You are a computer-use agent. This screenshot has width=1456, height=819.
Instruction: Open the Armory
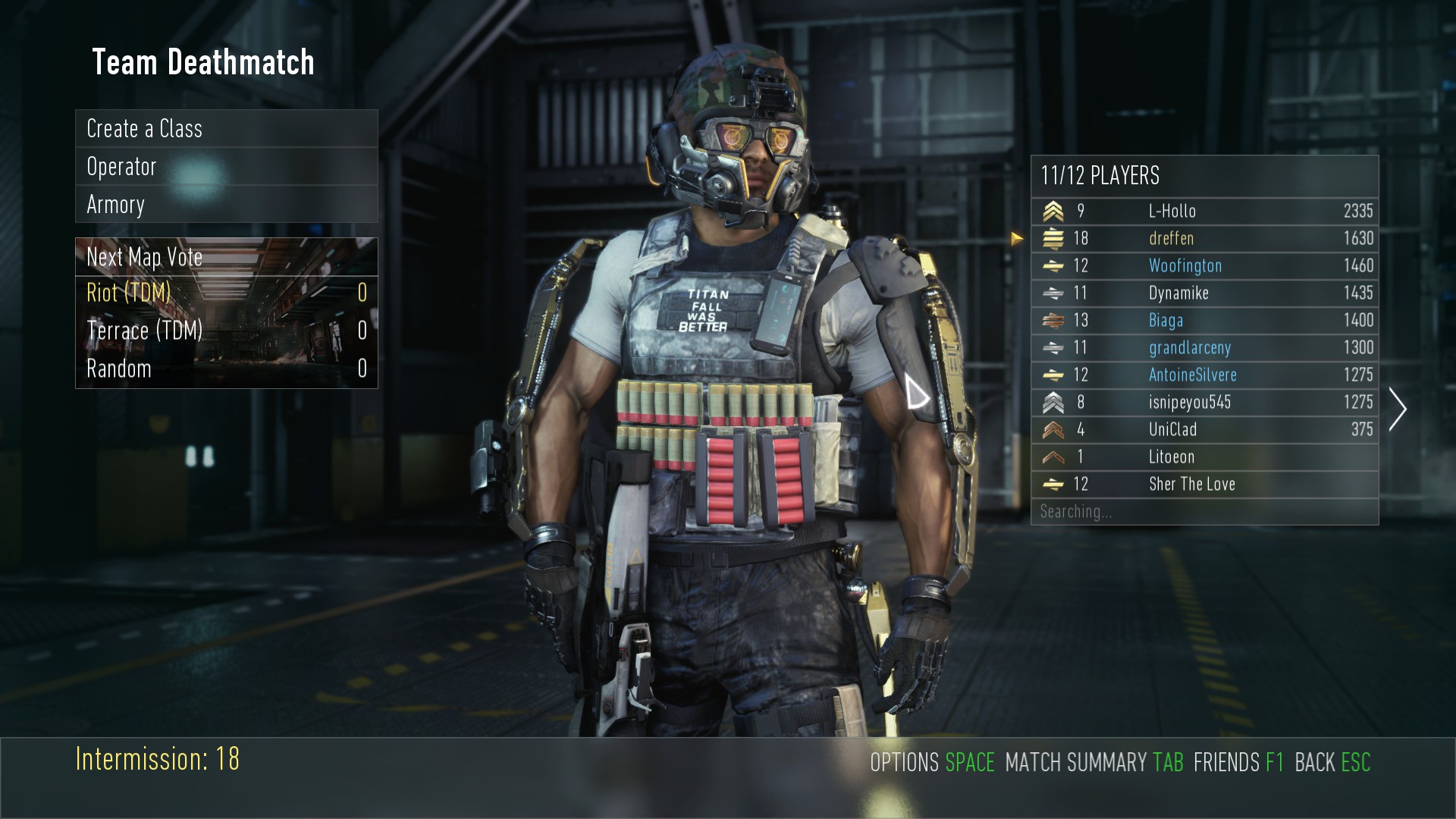click(x=226, y=205)
